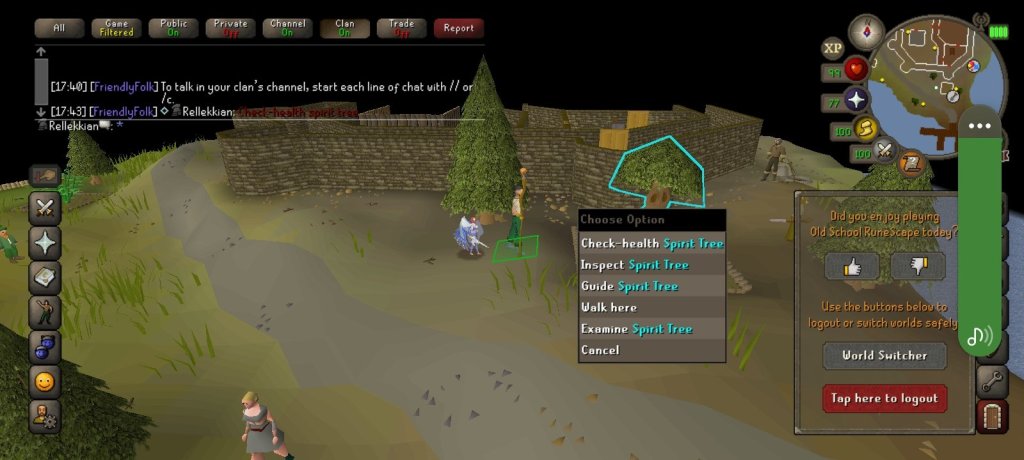
Task: Open the World Switcher
Action: 884,355
